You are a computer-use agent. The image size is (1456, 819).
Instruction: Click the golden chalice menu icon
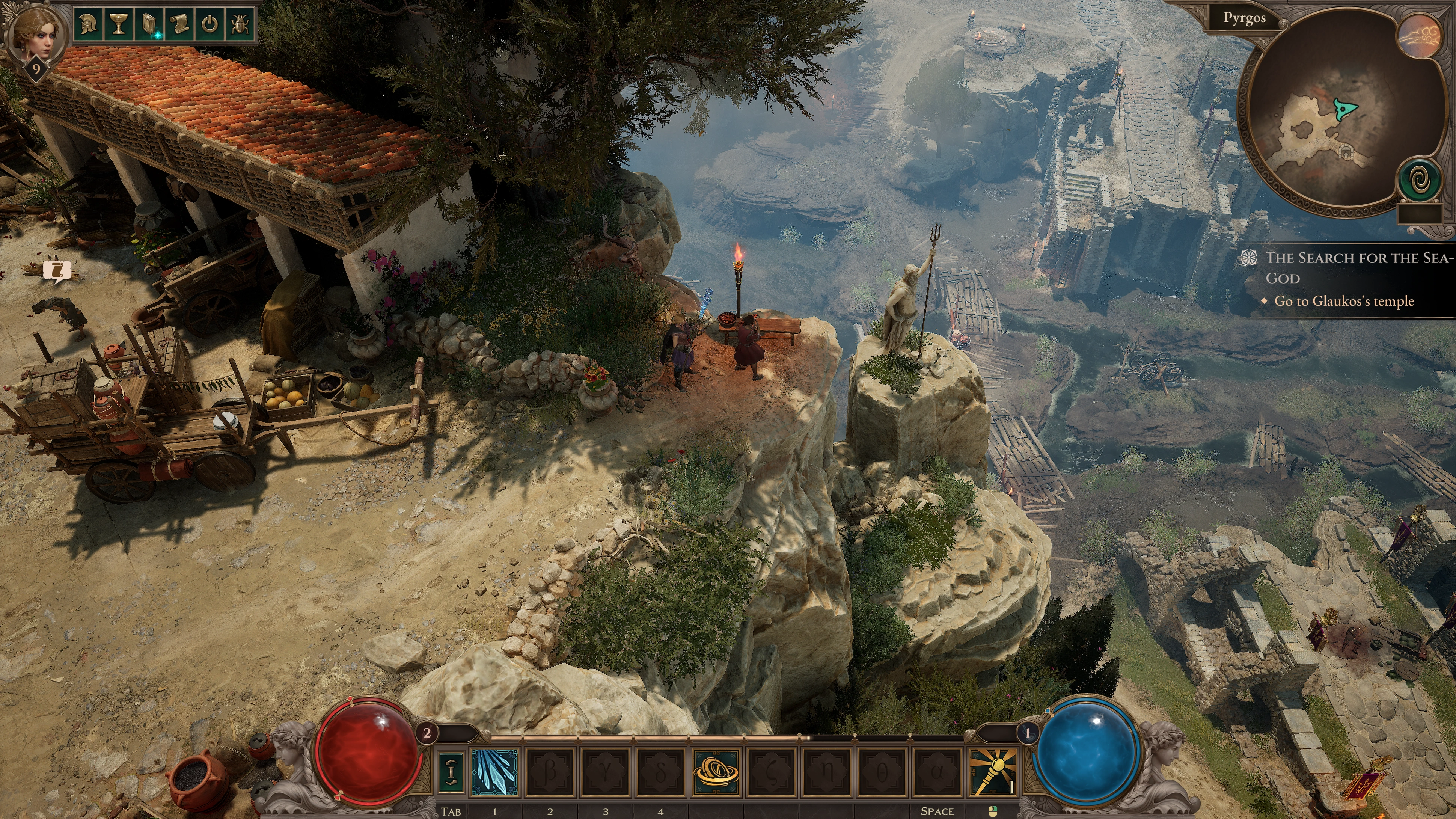pos(118,24)
